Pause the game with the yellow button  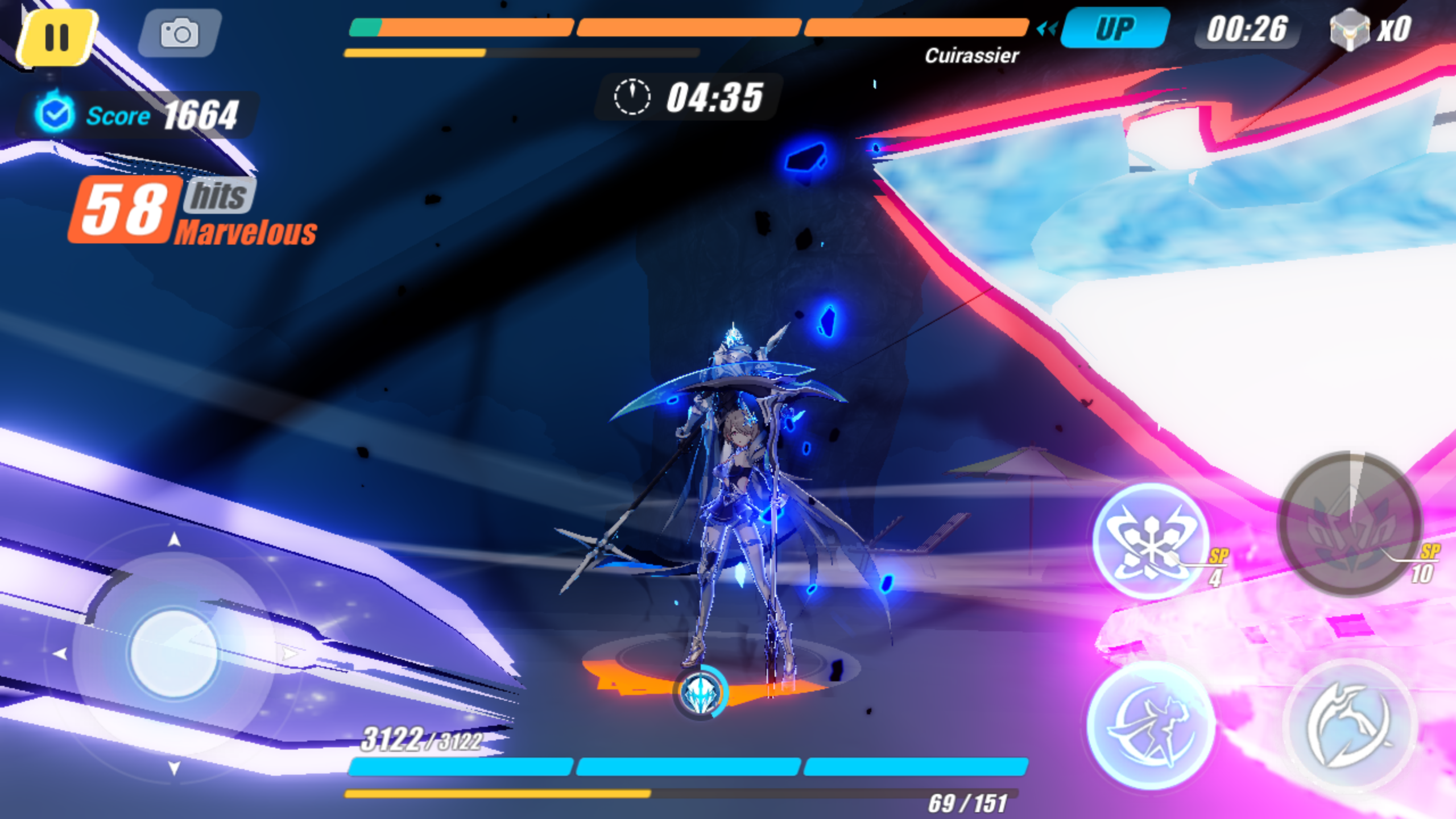tap(56, 37)
